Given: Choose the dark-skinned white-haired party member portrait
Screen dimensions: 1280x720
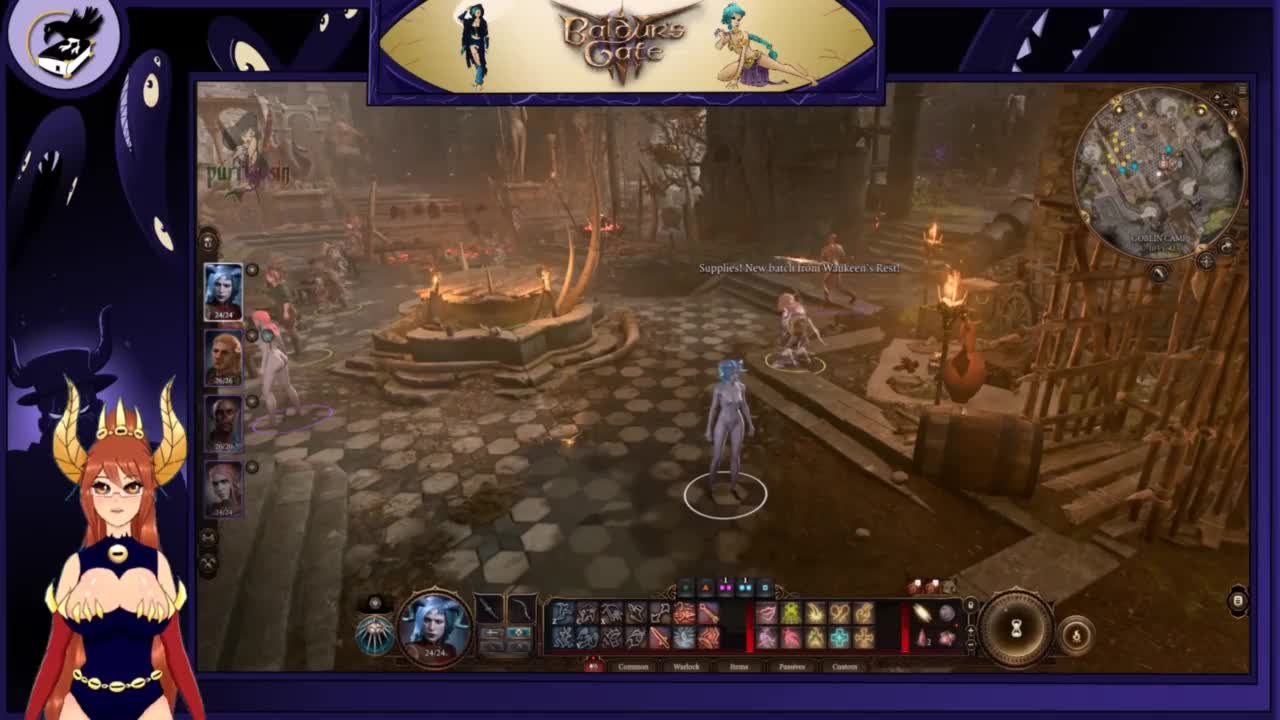Looking at the screenshot, I should [223, 422].
